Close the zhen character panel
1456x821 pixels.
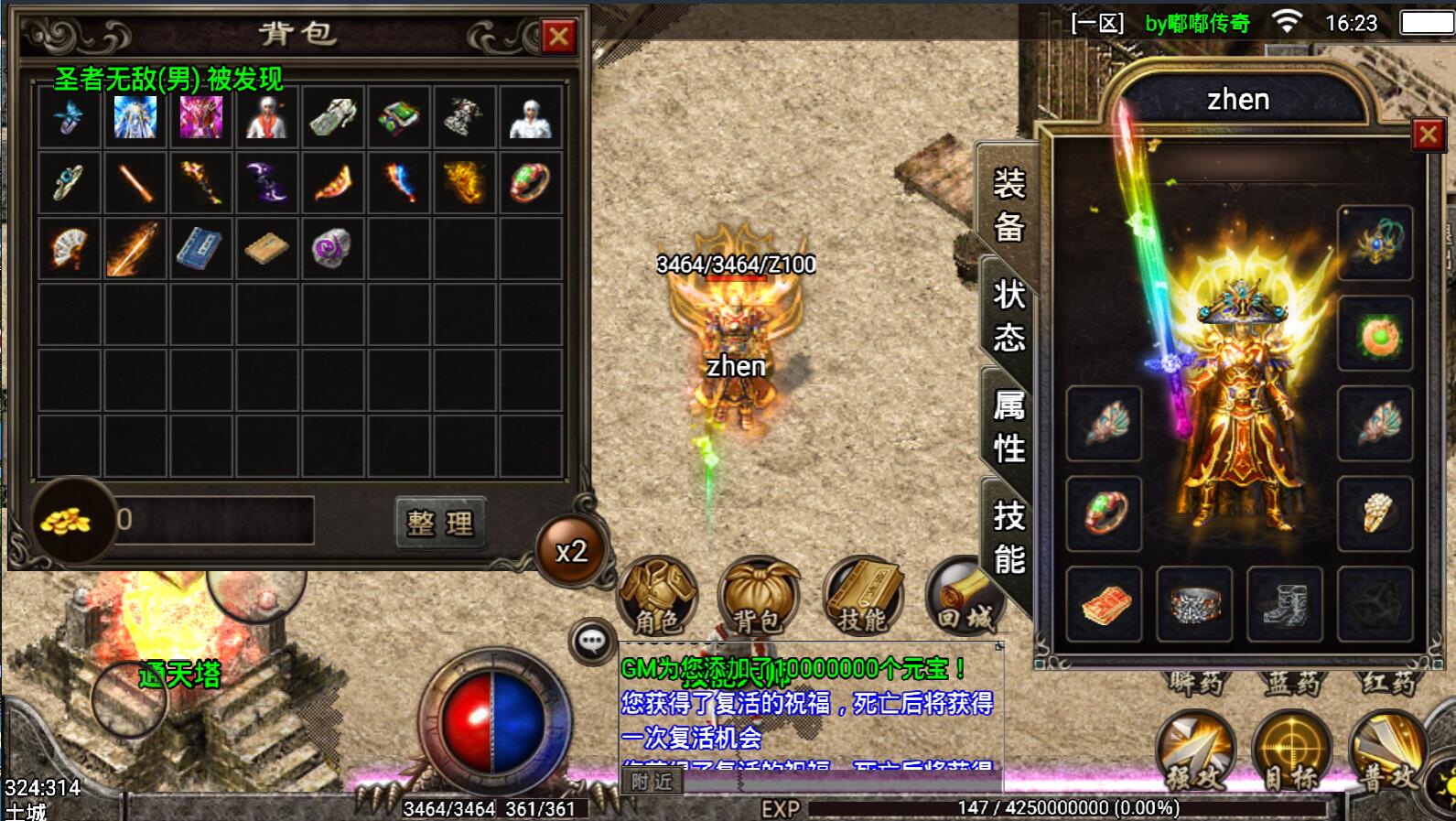pyautogui.click(x=1427, y=135)
